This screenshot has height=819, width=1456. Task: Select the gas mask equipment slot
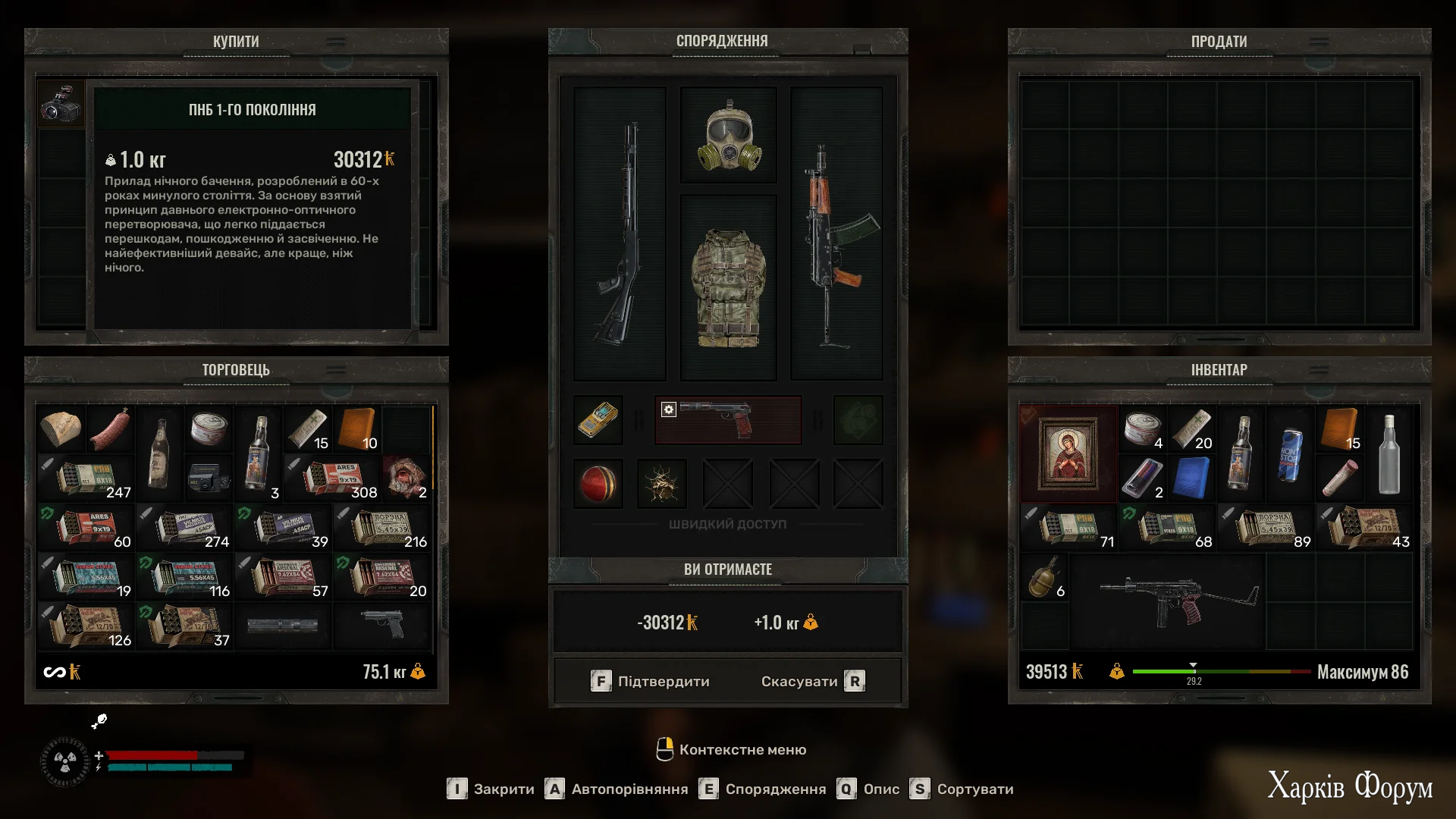pyautogui.click(x=728, y=136)
